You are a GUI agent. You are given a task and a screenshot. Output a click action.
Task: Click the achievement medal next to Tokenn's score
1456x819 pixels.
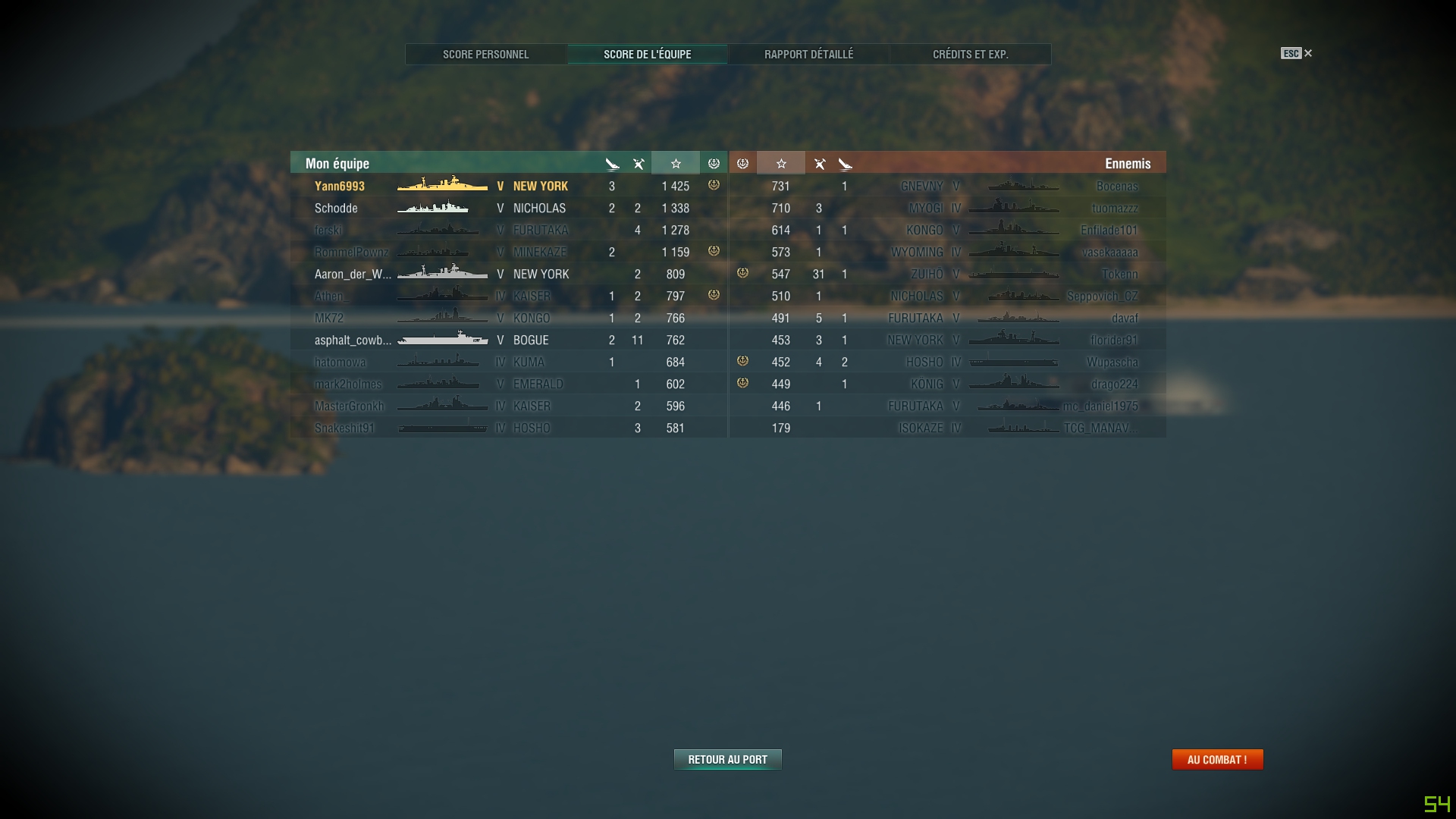coord(742,275)
